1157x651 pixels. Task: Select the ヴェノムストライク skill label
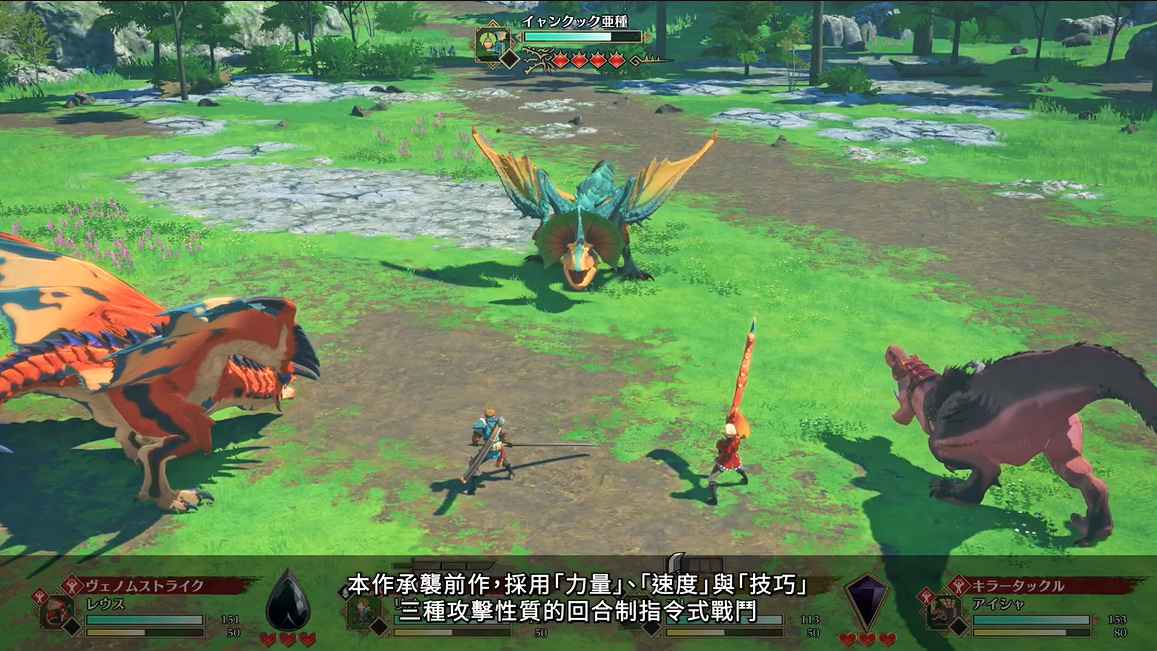point(145,586)
